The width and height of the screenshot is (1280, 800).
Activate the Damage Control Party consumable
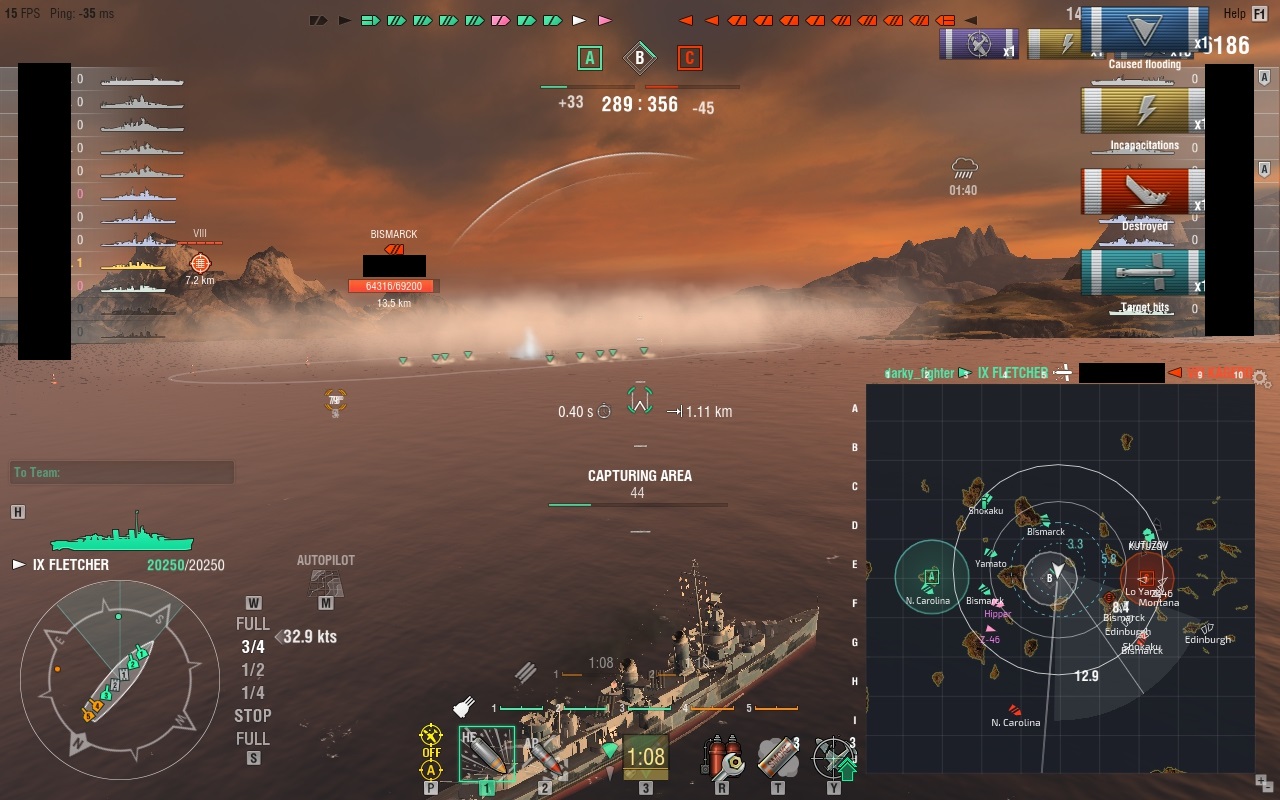point(722,757)
